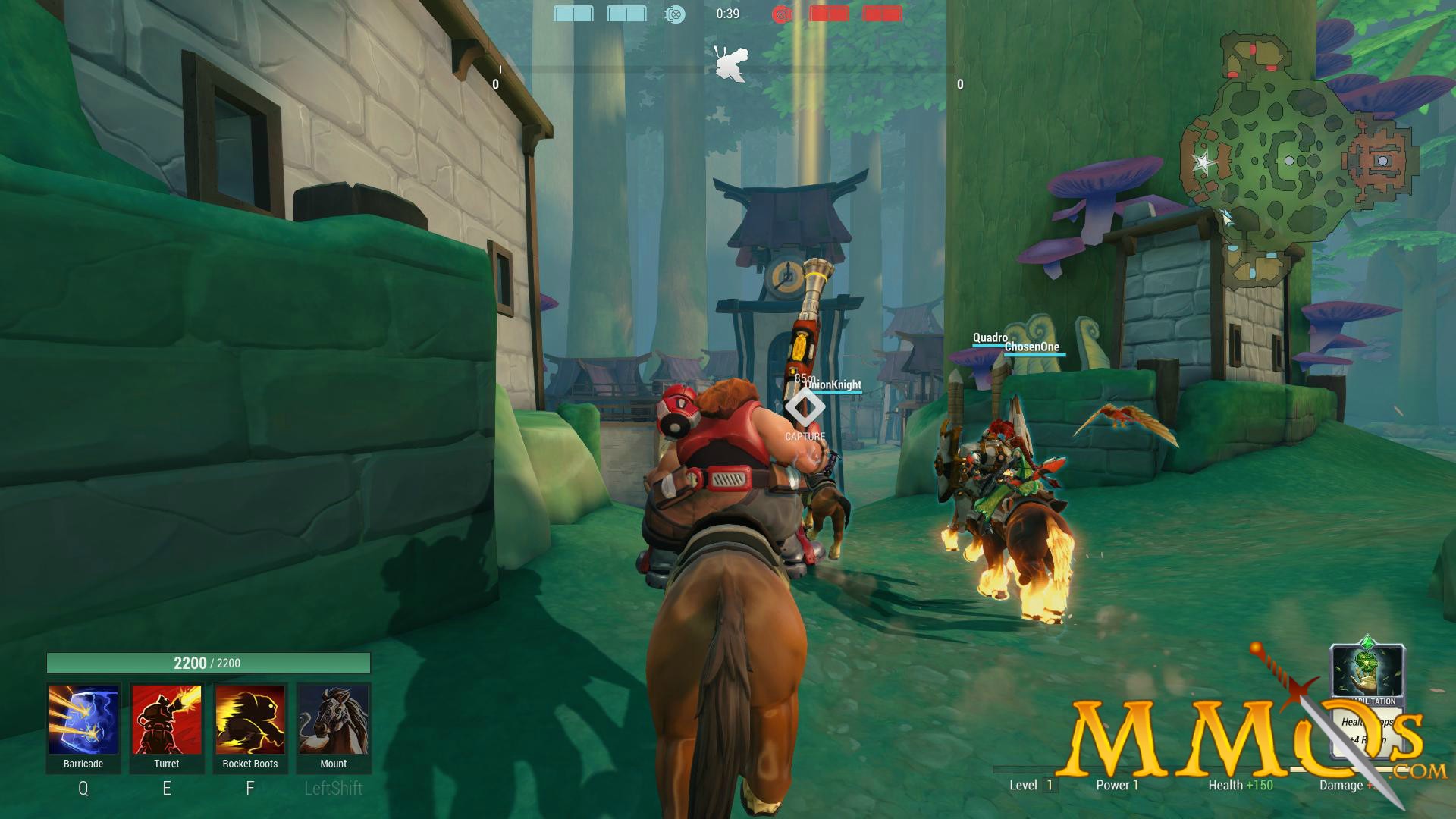Use the Turret ability icon
Screen dimensions: 1456x819
pos(167,720)
